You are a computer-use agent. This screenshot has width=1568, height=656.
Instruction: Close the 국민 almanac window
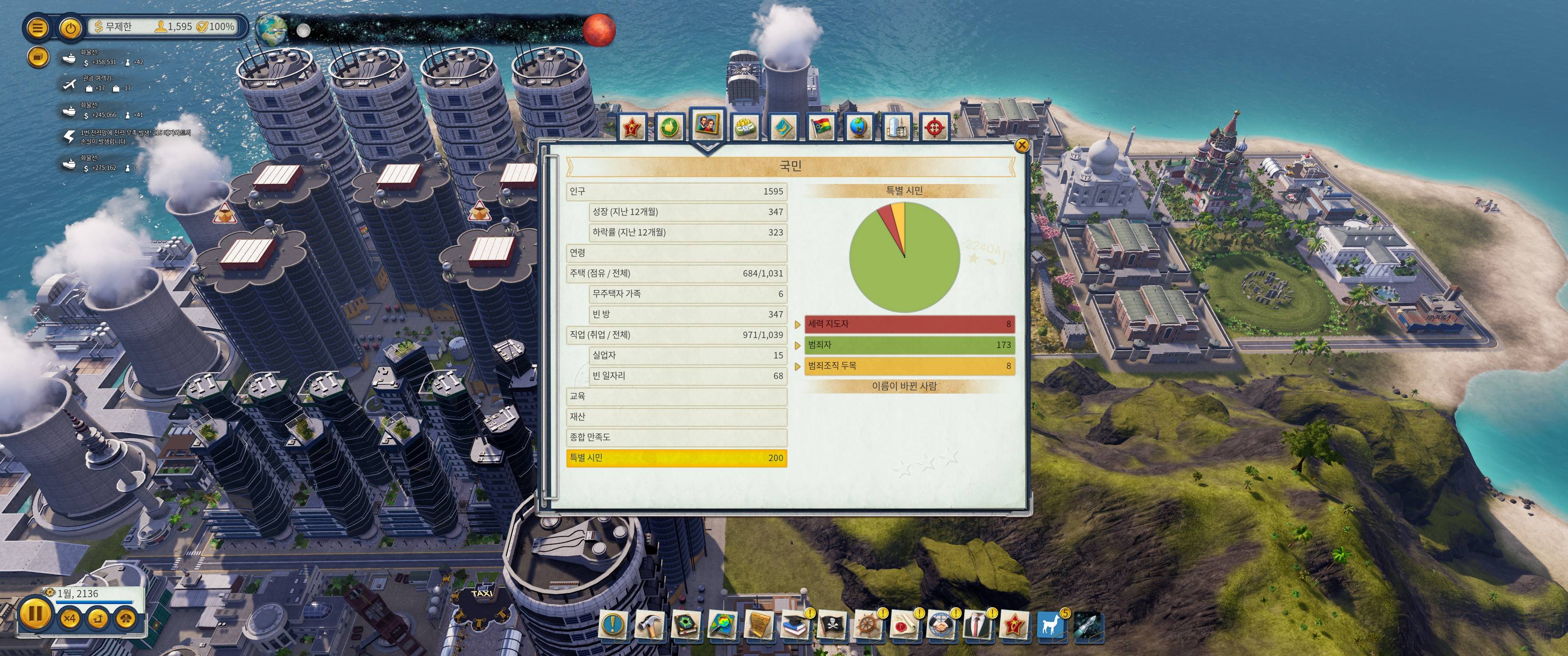pyautogui.click(x=1021, y=145)
